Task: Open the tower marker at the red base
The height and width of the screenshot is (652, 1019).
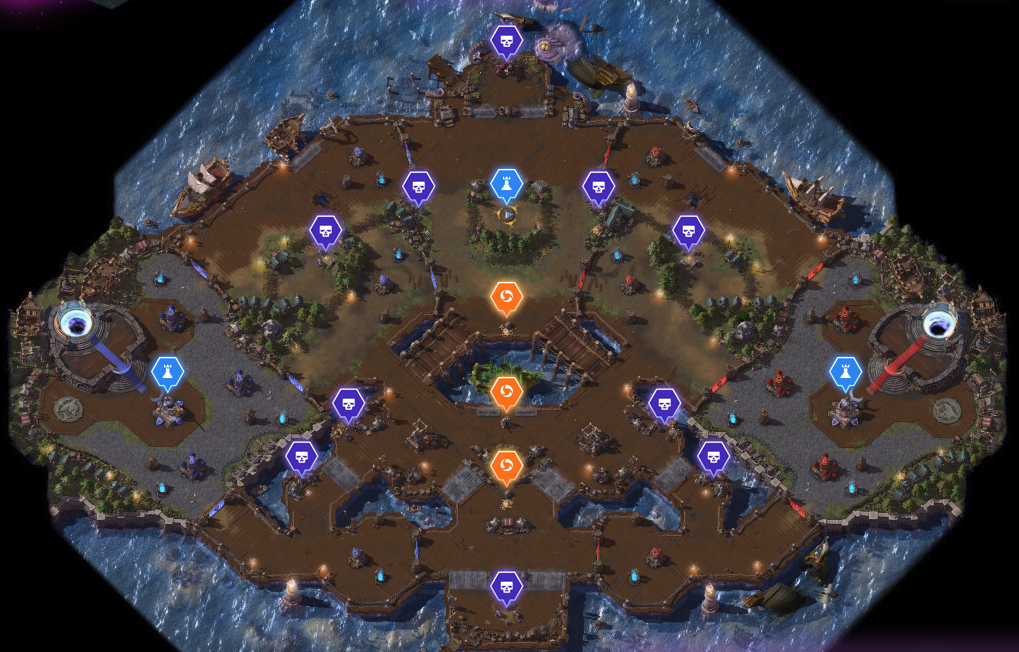Action: click(x=846, y=373)
